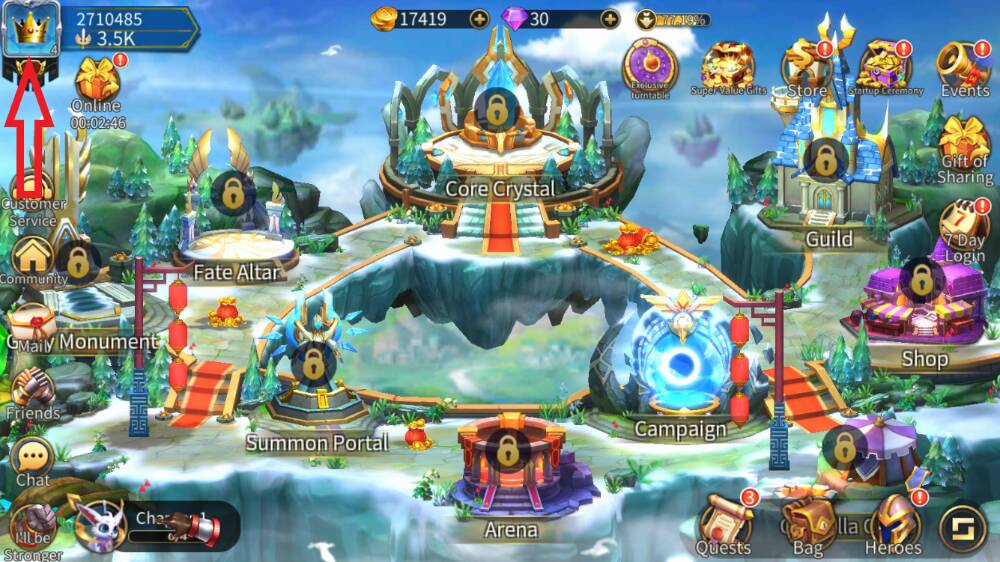This screenshot has height=562, width=1000.
Task: Open the Mail inbox
Action: tap(32, 327)
